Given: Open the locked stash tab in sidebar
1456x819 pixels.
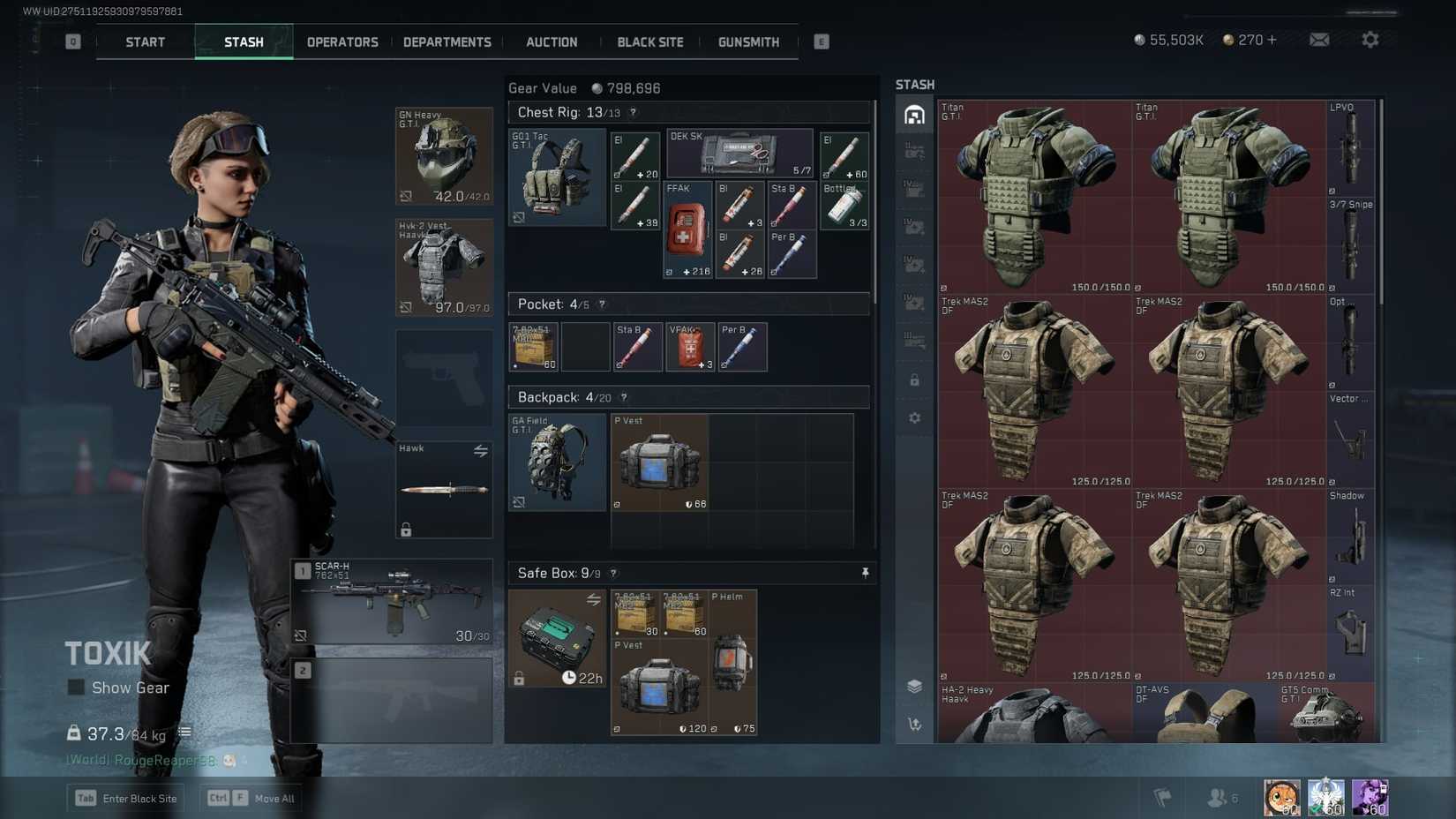Looking at the screenshot, I should (x=914, y=380).
